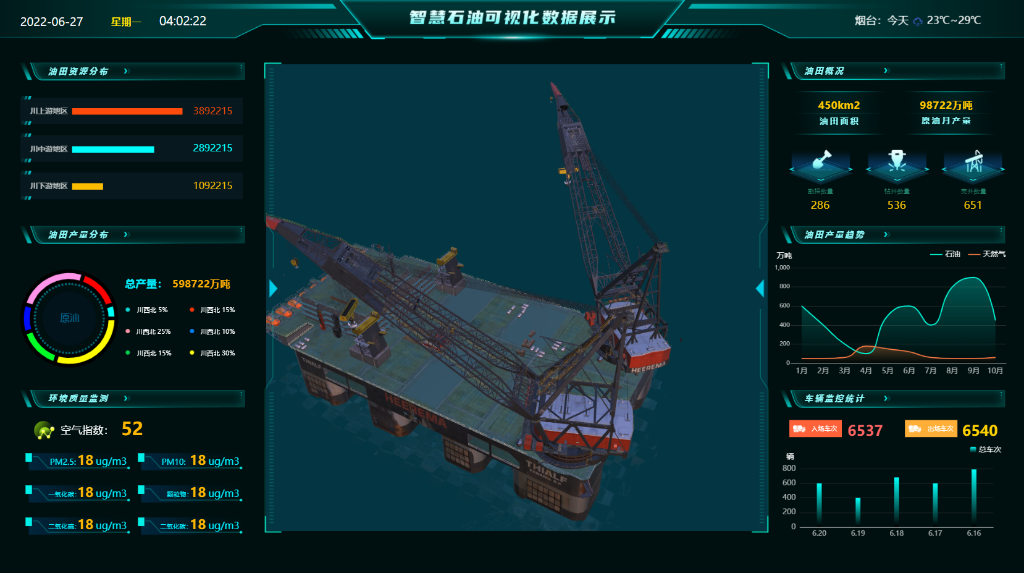Click the left arrow on the 3D viewer
1024x573 pixels.
273,289
